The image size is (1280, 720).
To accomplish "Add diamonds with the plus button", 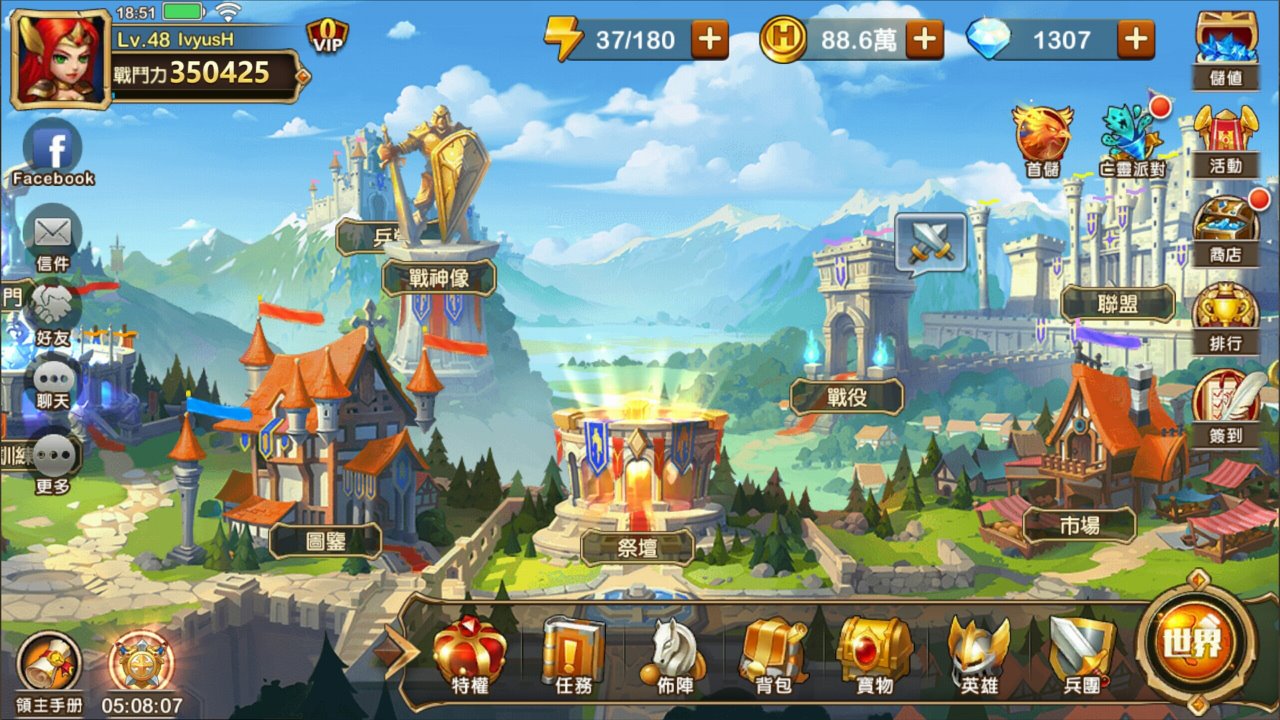I will click(x=1136, y=40).
